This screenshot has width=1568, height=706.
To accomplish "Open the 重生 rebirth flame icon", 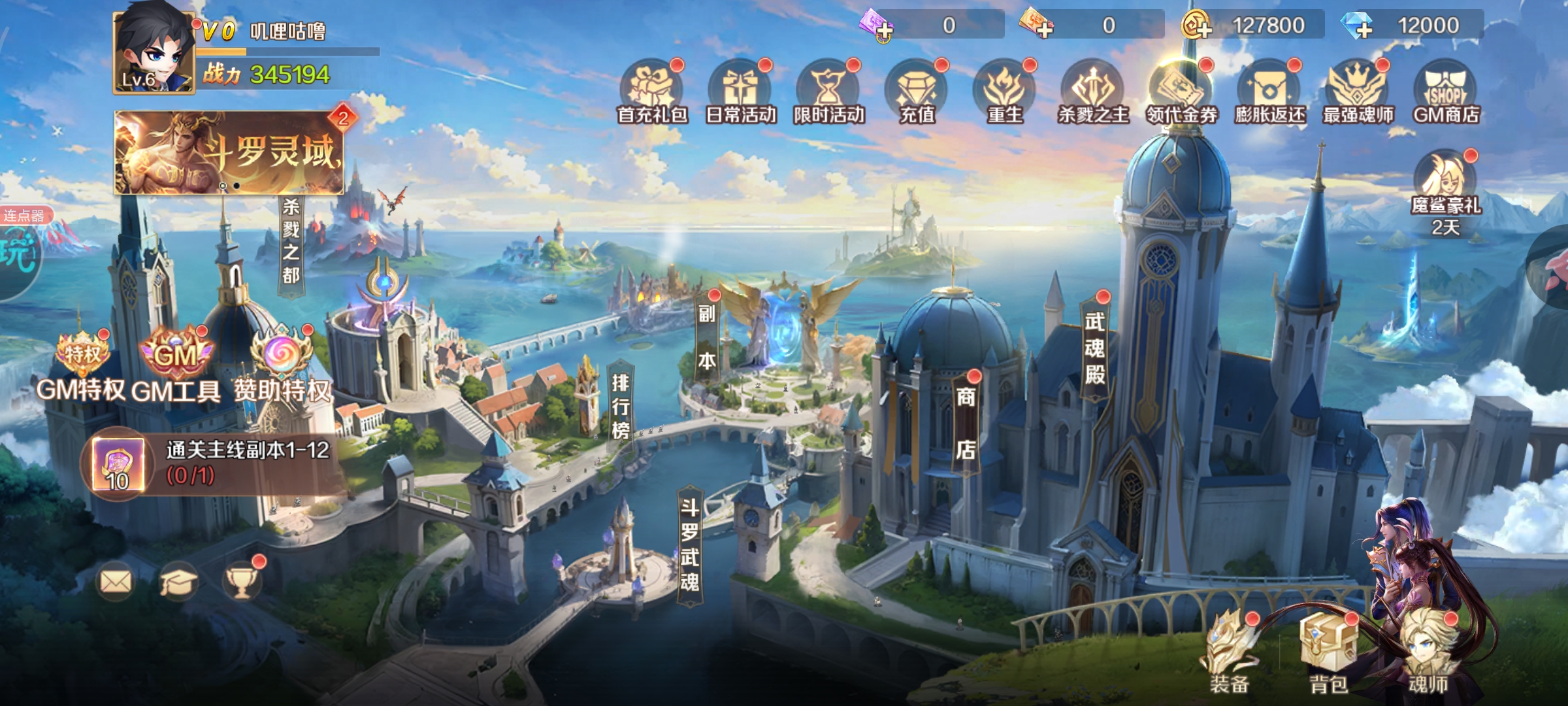I will coord(1005,92).
